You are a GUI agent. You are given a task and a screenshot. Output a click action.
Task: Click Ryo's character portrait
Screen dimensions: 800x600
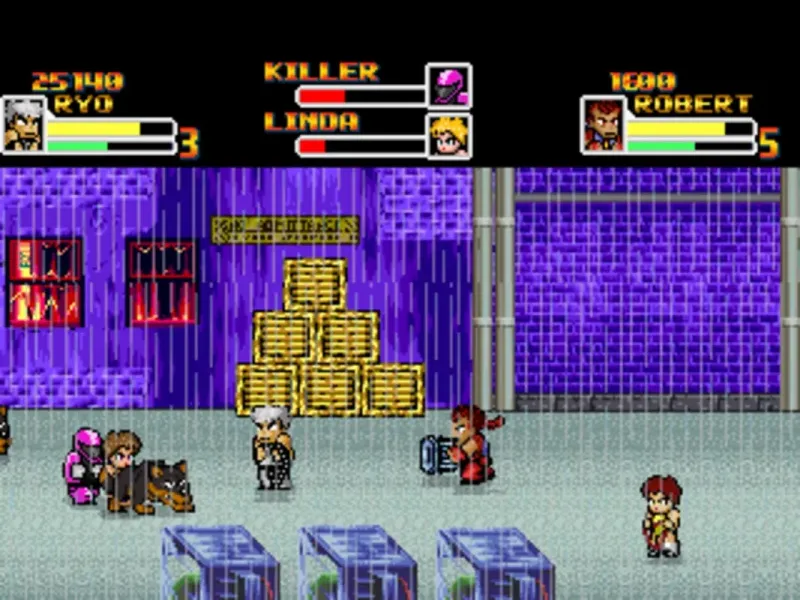(22, 125)
